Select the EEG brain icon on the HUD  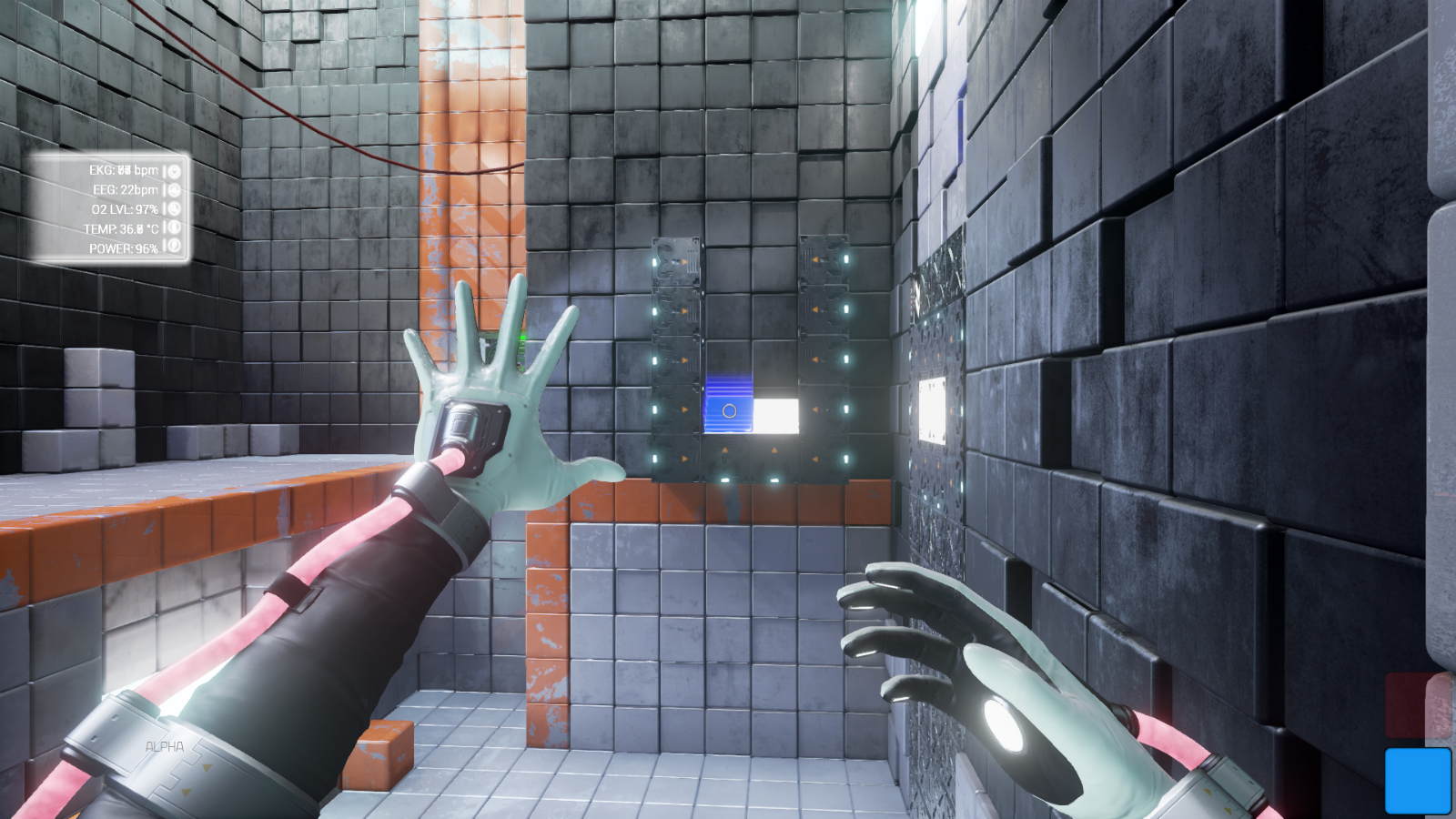click(x=174, y=190)
